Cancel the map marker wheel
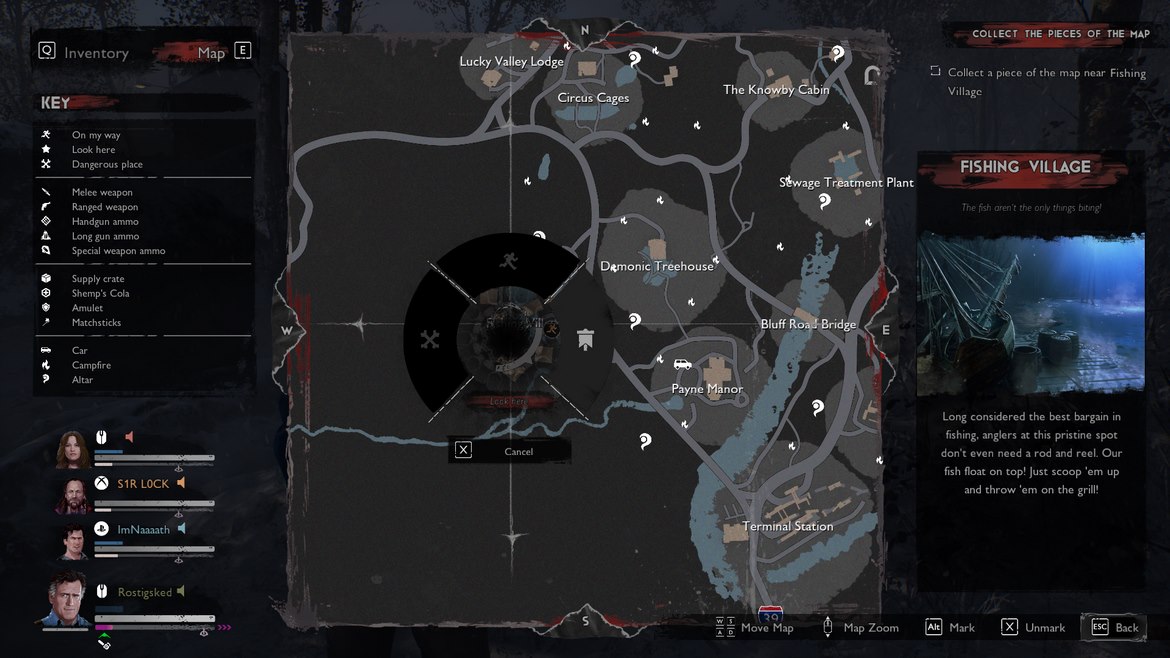 tap(510, 451)
